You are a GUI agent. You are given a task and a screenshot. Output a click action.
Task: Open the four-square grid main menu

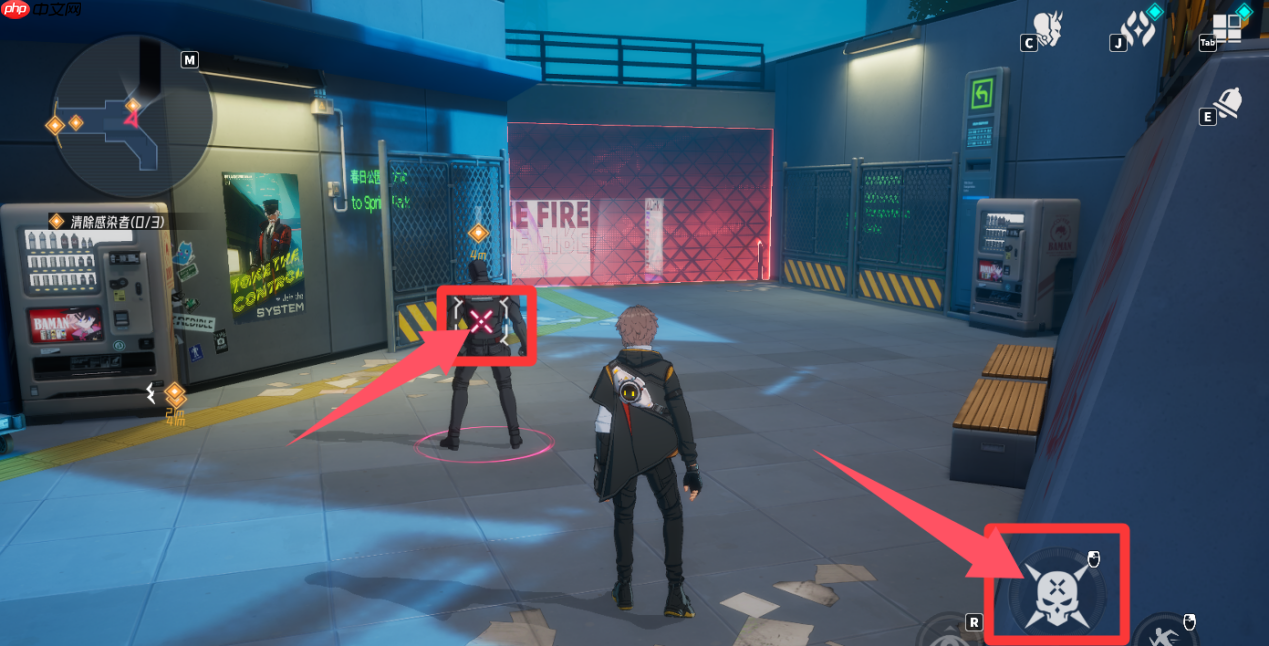(x=1227, y=28)
